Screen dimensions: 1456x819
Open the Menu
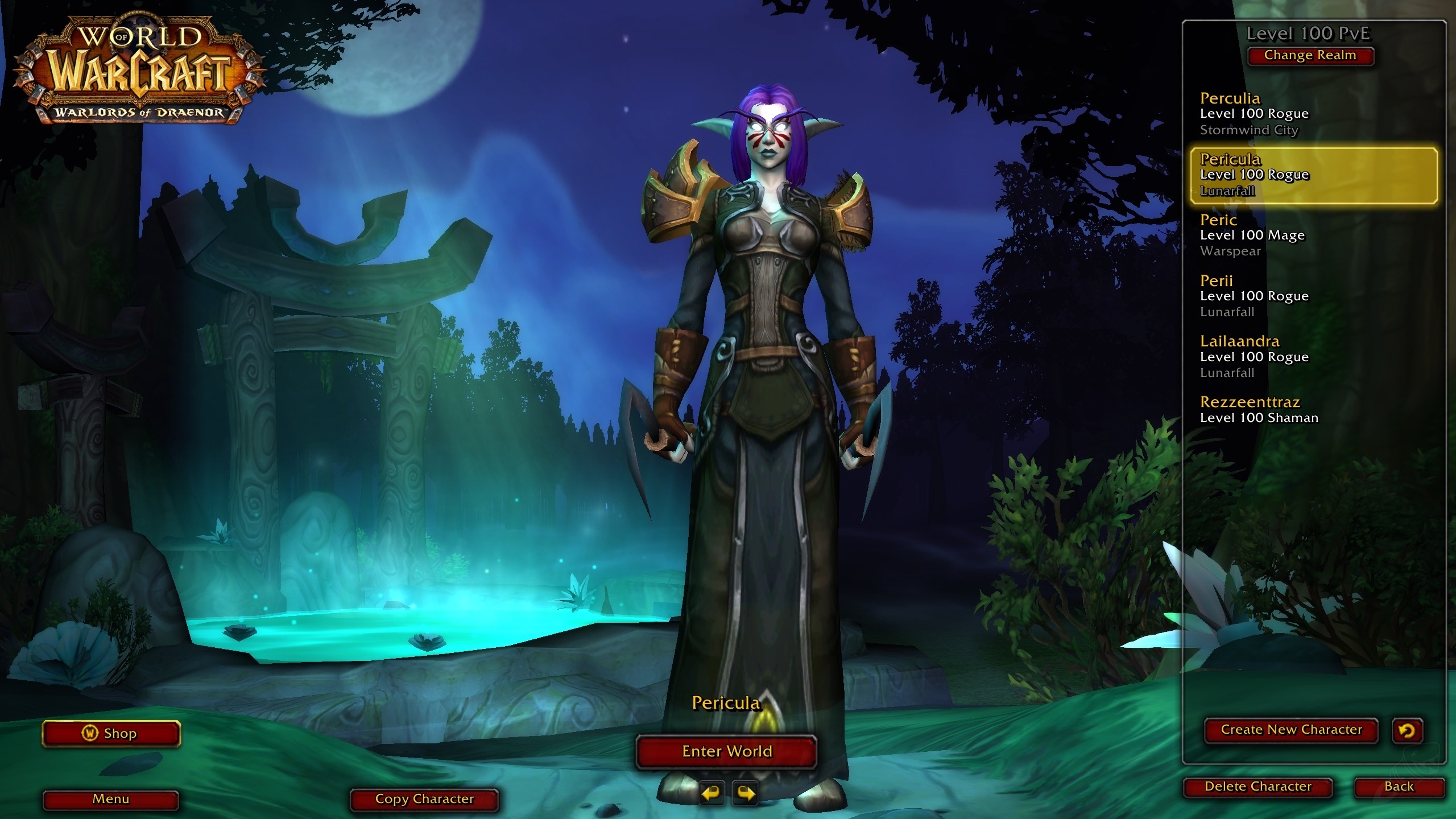click(111, 799)
